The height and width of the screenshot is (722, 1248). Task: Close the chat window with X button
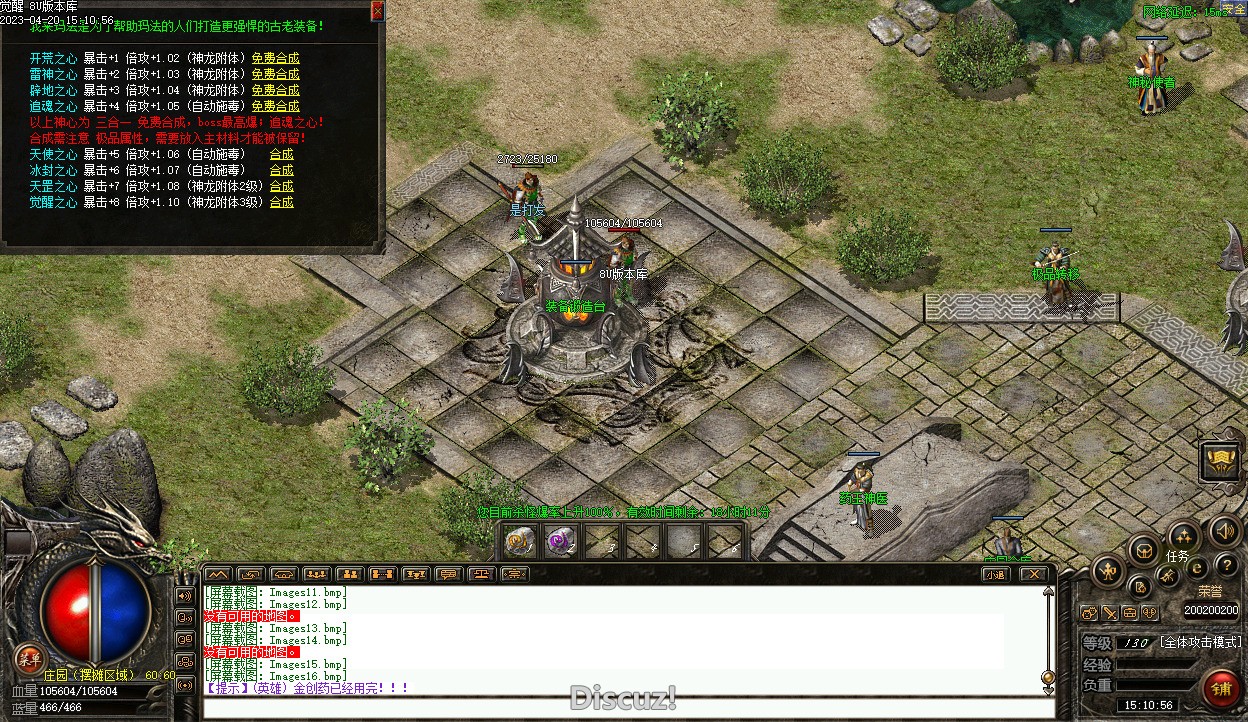1033,574
